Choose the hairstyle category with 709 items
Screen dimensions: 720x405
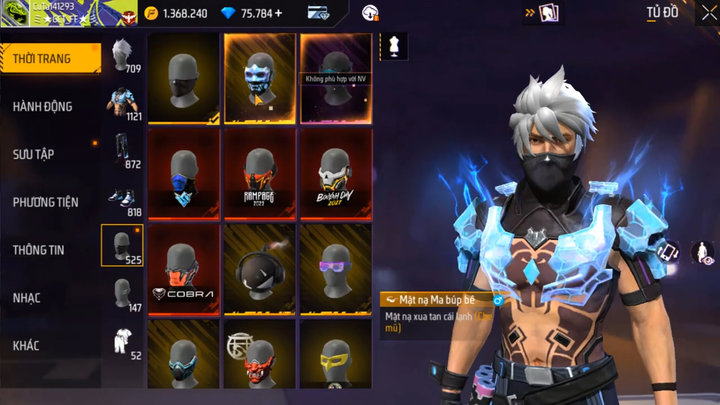pyautogui.click(x=123, y=56)
